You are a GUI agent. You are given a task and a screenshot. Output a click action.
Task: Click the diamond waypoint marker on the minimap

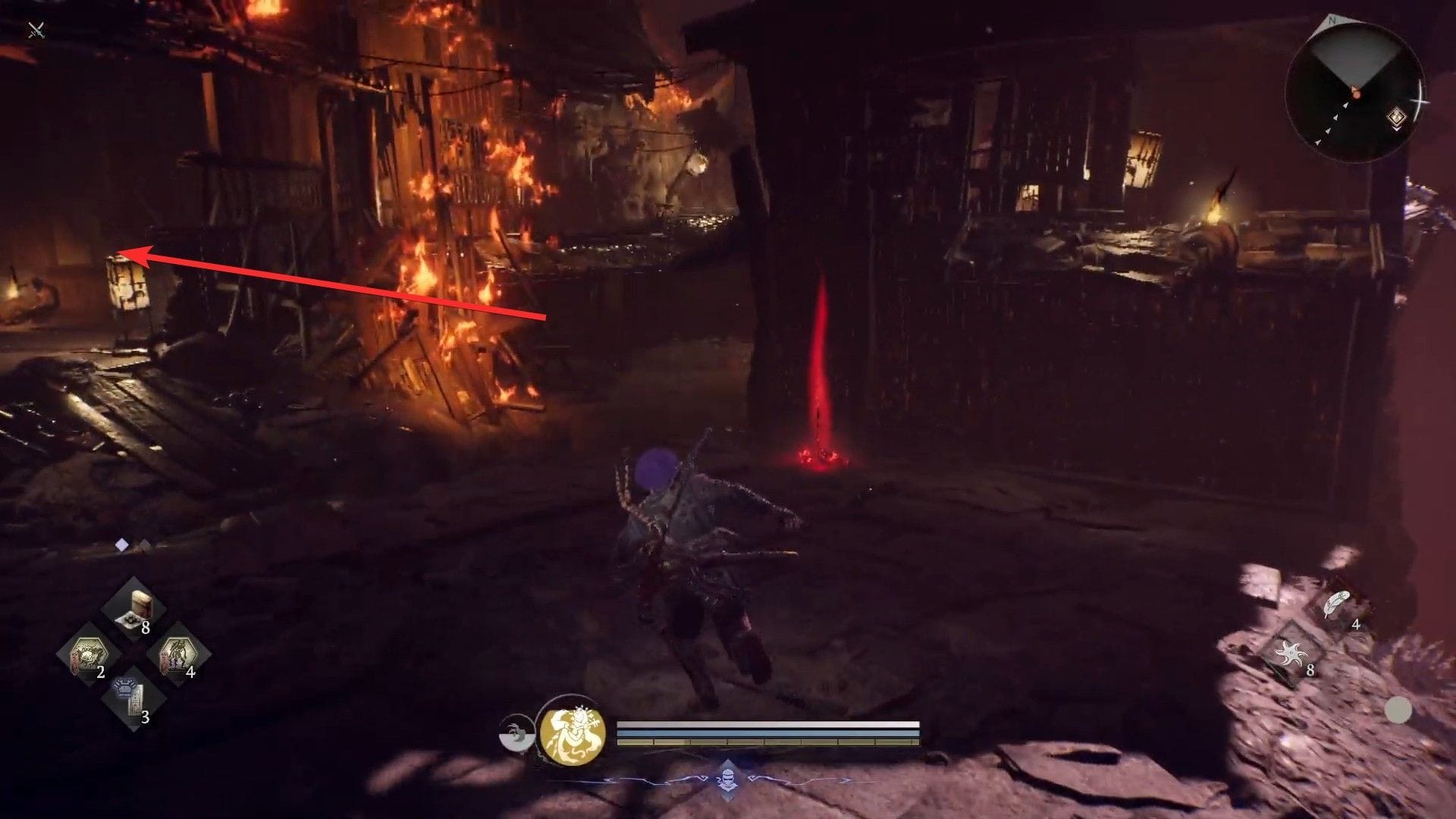[x=1398, y=118]
